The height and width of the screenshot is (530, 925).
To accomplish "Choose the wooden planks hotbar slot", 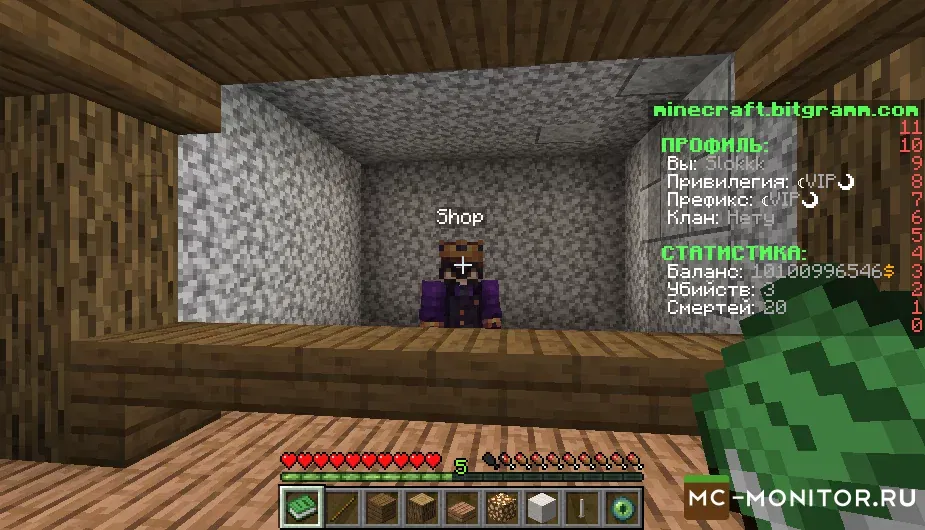I will click(x=380, y=507).
